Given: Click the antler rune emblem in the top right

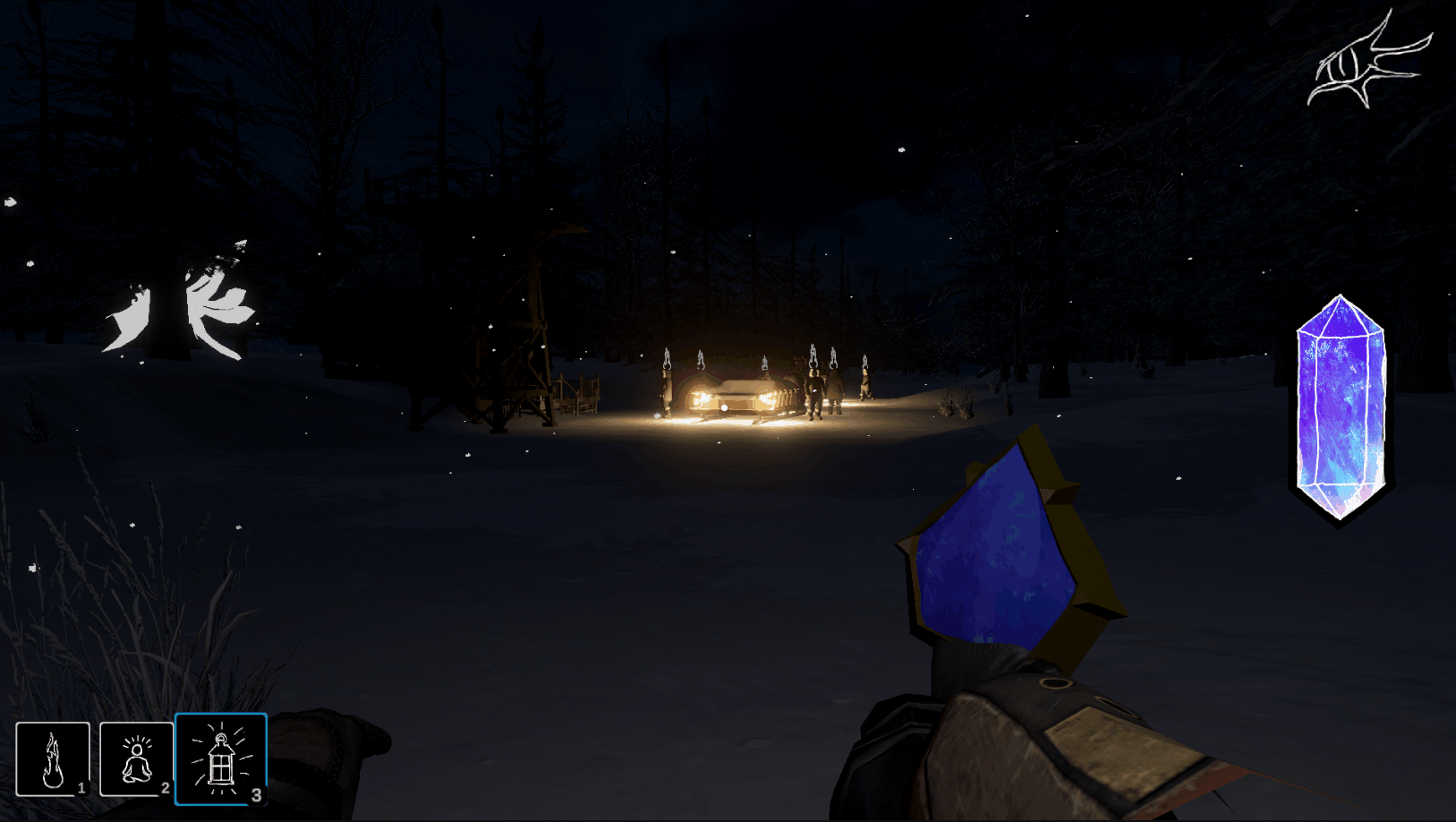Looking at the screenshot, I should pyautogui.click(x=1372, y=63).
